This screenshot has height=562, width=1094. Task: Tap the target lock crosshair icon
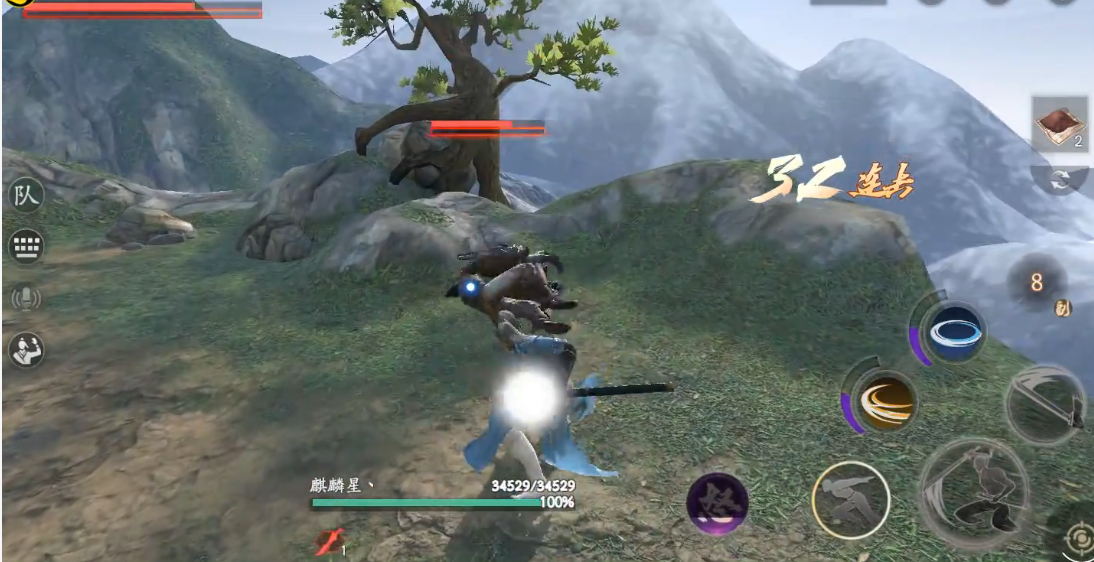click(1079, 540)
